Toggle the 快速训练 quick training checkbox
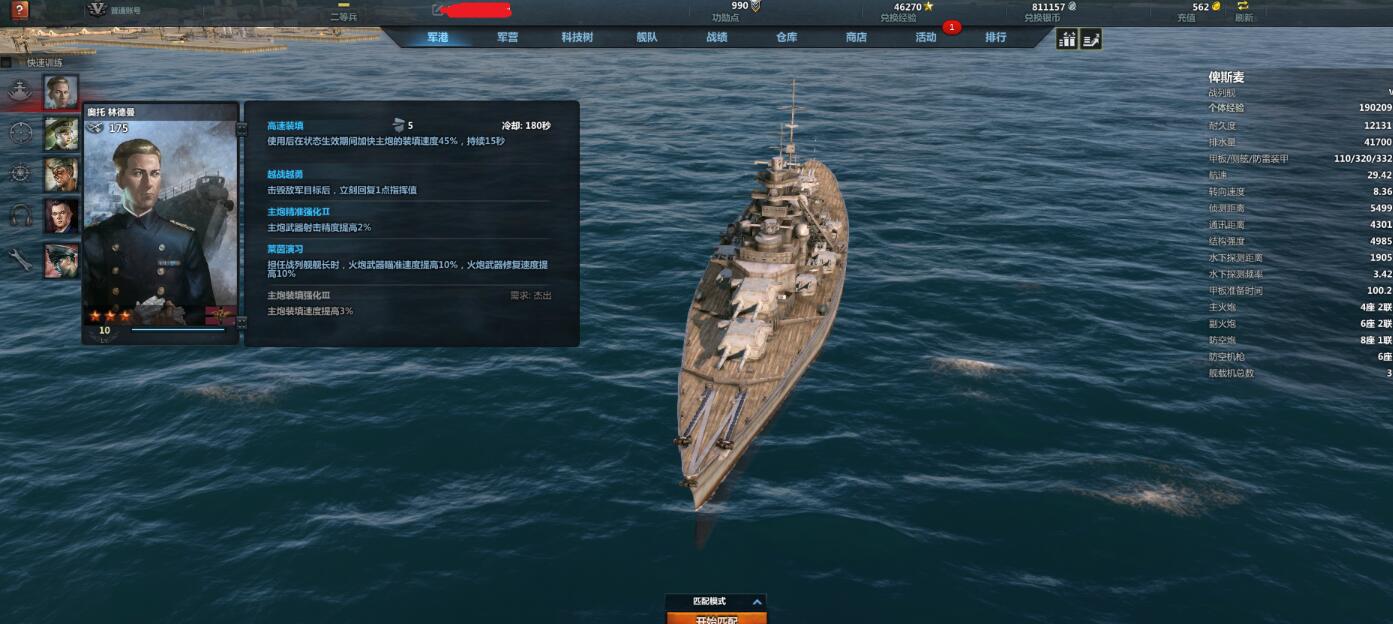This screenshot has height=624, width=1393. tap(7, 62)
